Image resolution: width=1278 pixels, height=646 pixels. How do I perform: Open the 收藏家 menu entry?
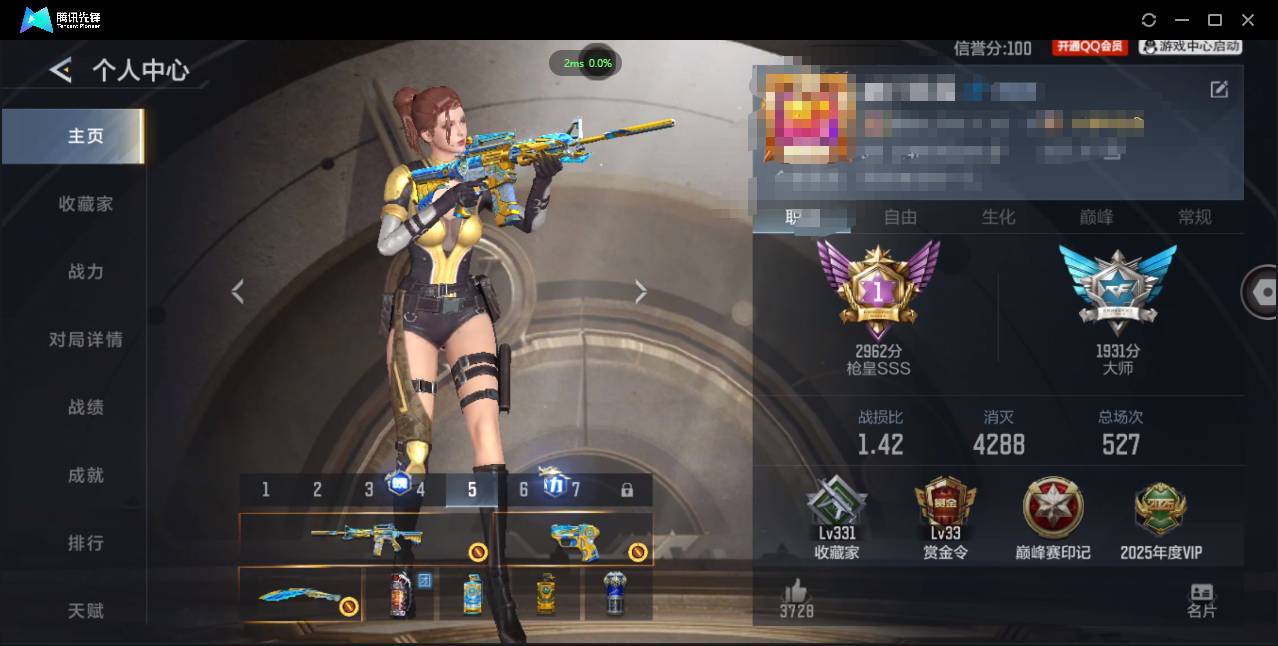point(86,204)
